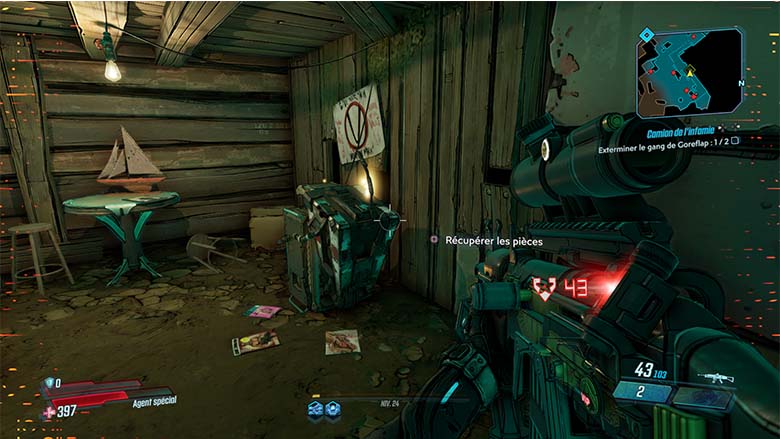
Task: Click the Goreflap gang objective checkbox
Action: (735, 141)
